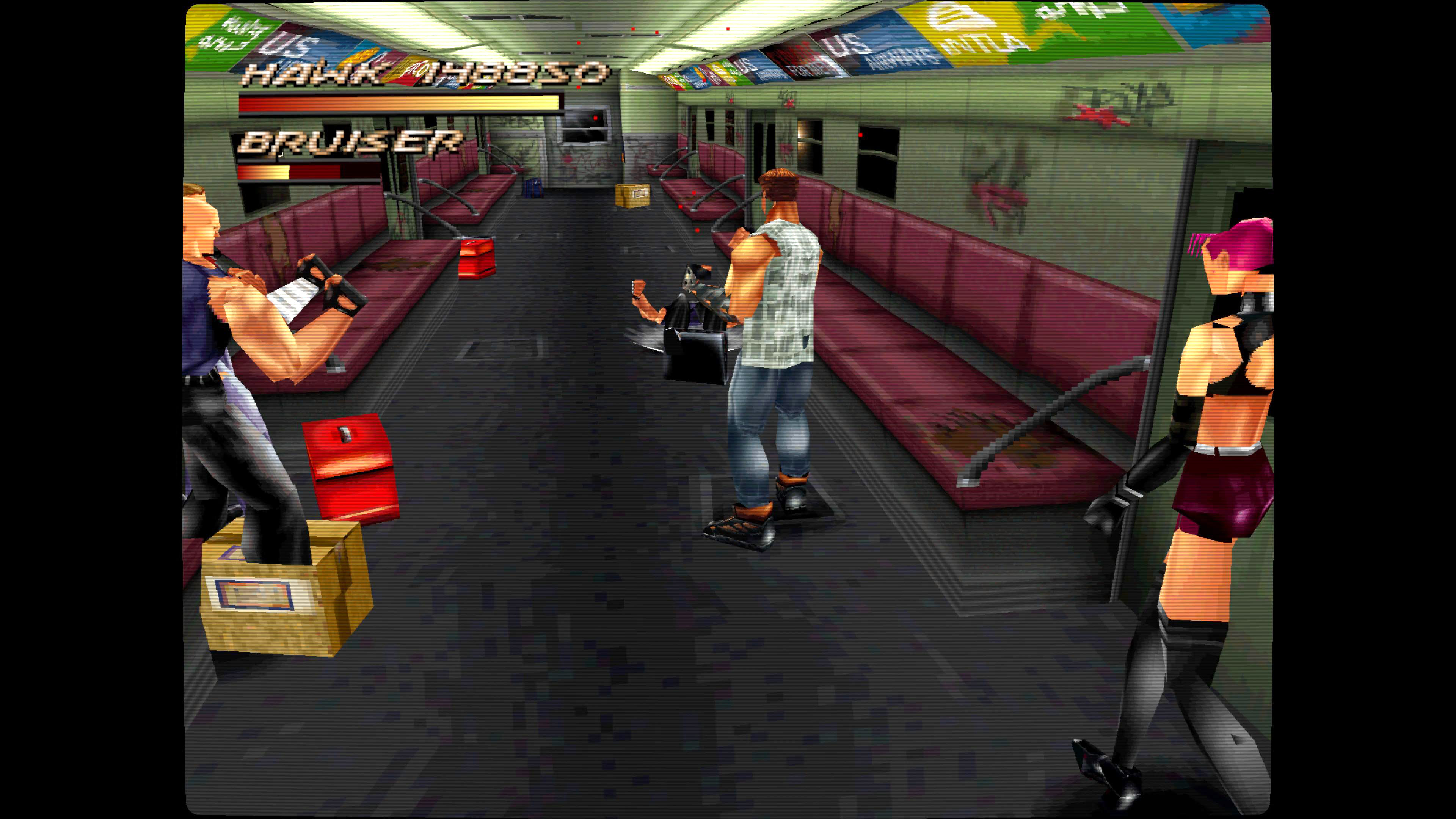1456x819 pixels.
Task: Click the red toolbox pickup in foreground
Action: click(x=350, y=475)
